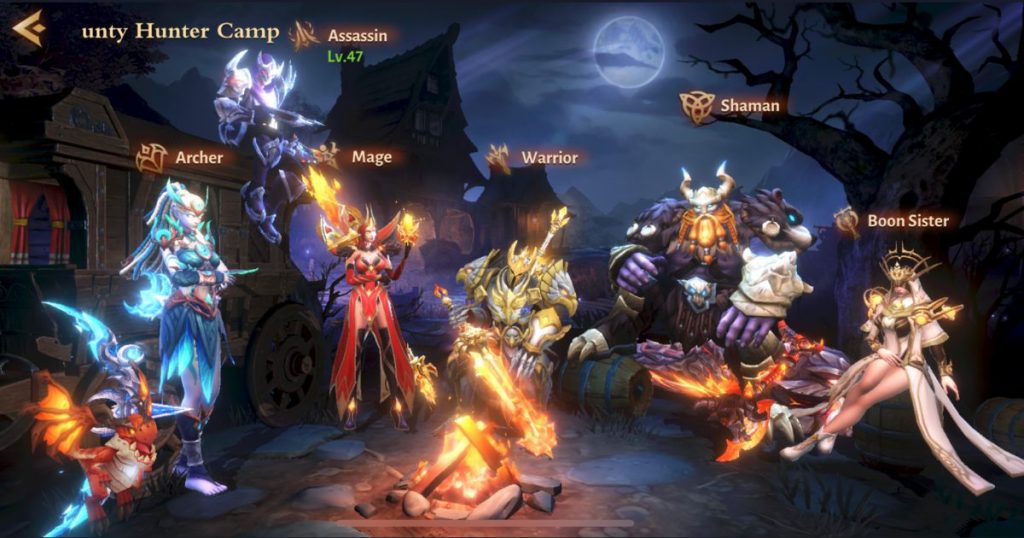Select the Warrior class label
Viewport: 1024px width, 538px height.
pos(548,157)
